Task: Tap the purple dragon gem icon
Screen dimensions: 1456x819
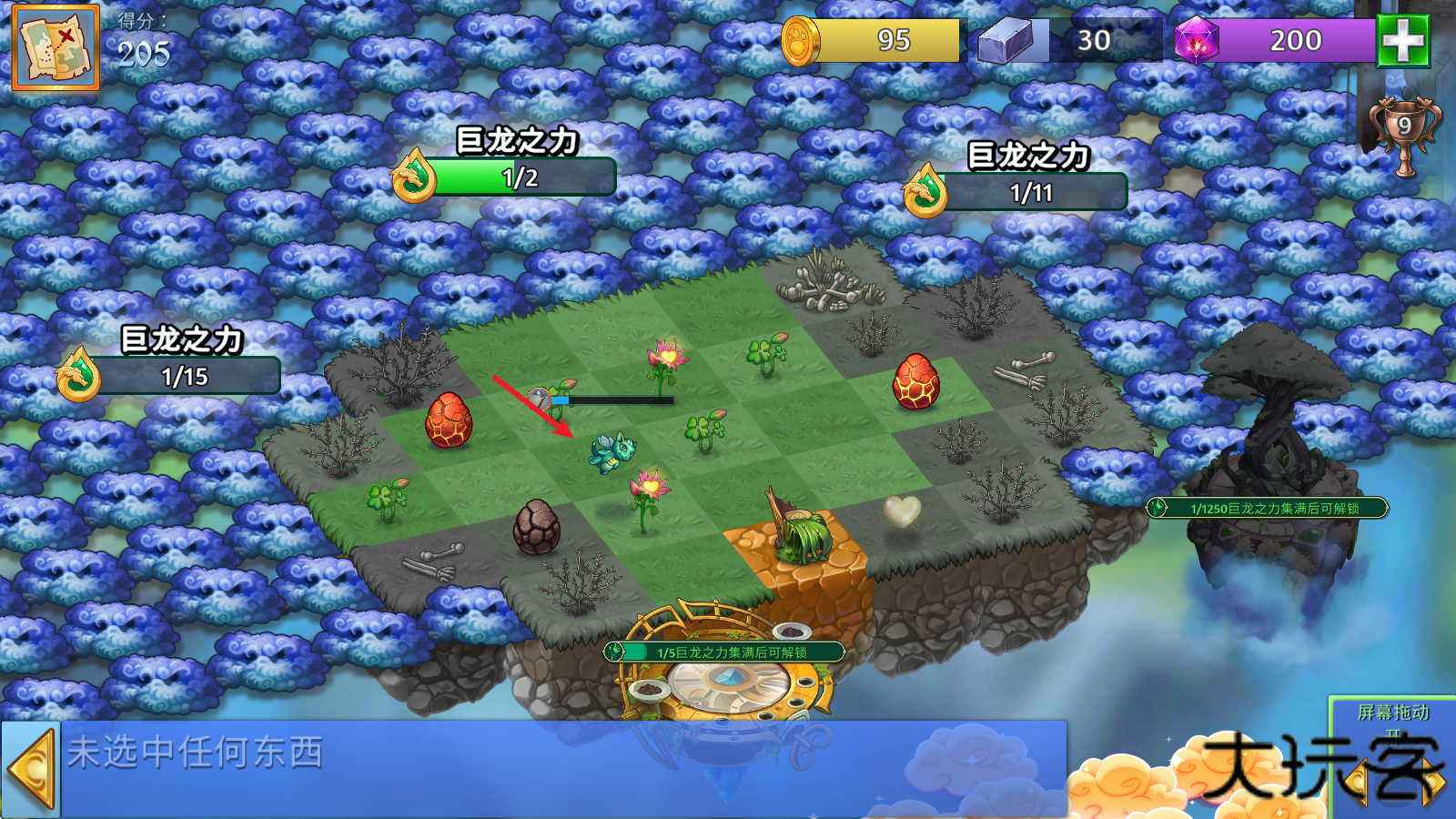Action: click(x=1197, y=41)
